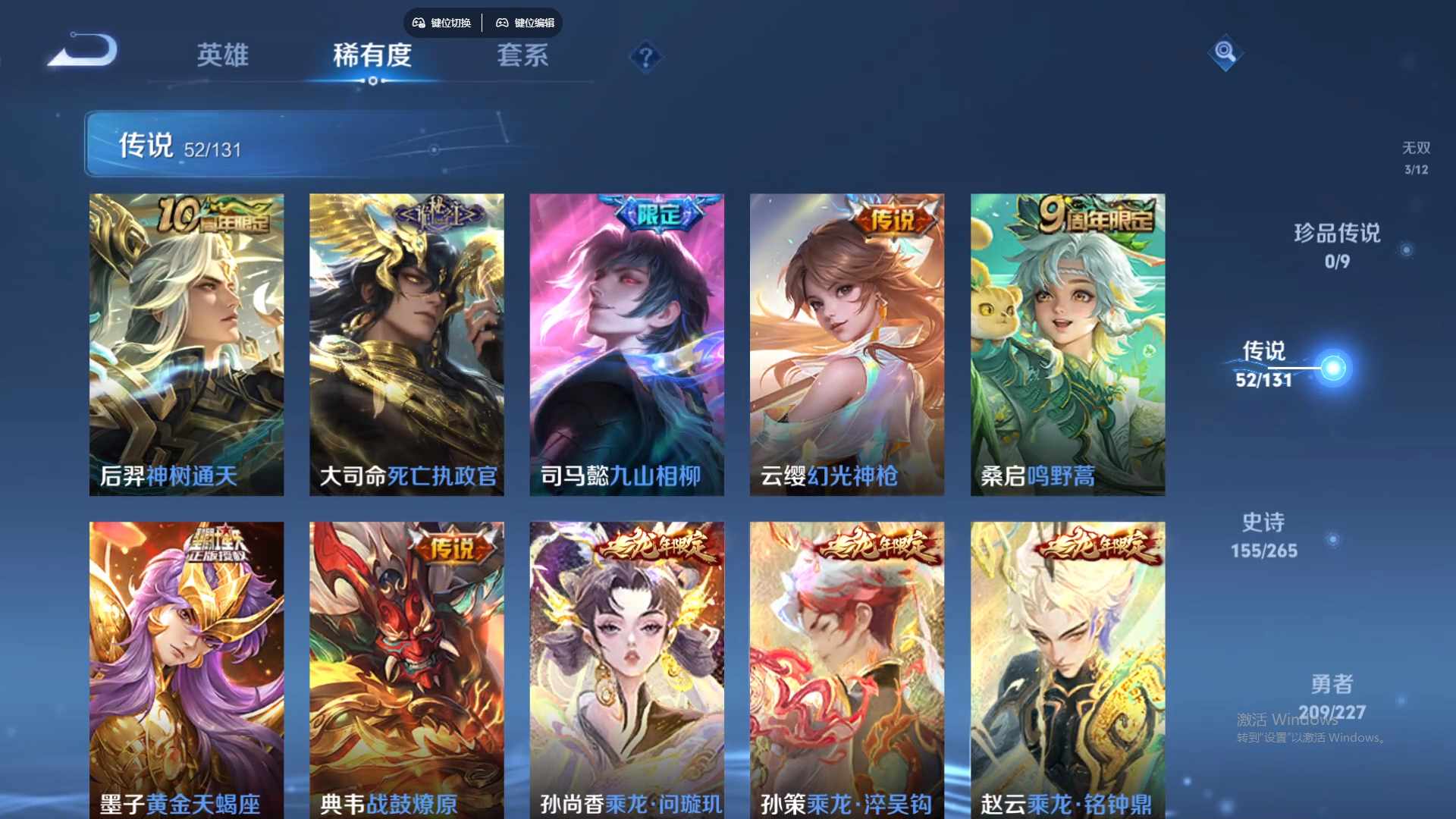The height and width of the screenshot is (819, 1456).
Task: Switch to the 英雄 tab
Action: 223,56
